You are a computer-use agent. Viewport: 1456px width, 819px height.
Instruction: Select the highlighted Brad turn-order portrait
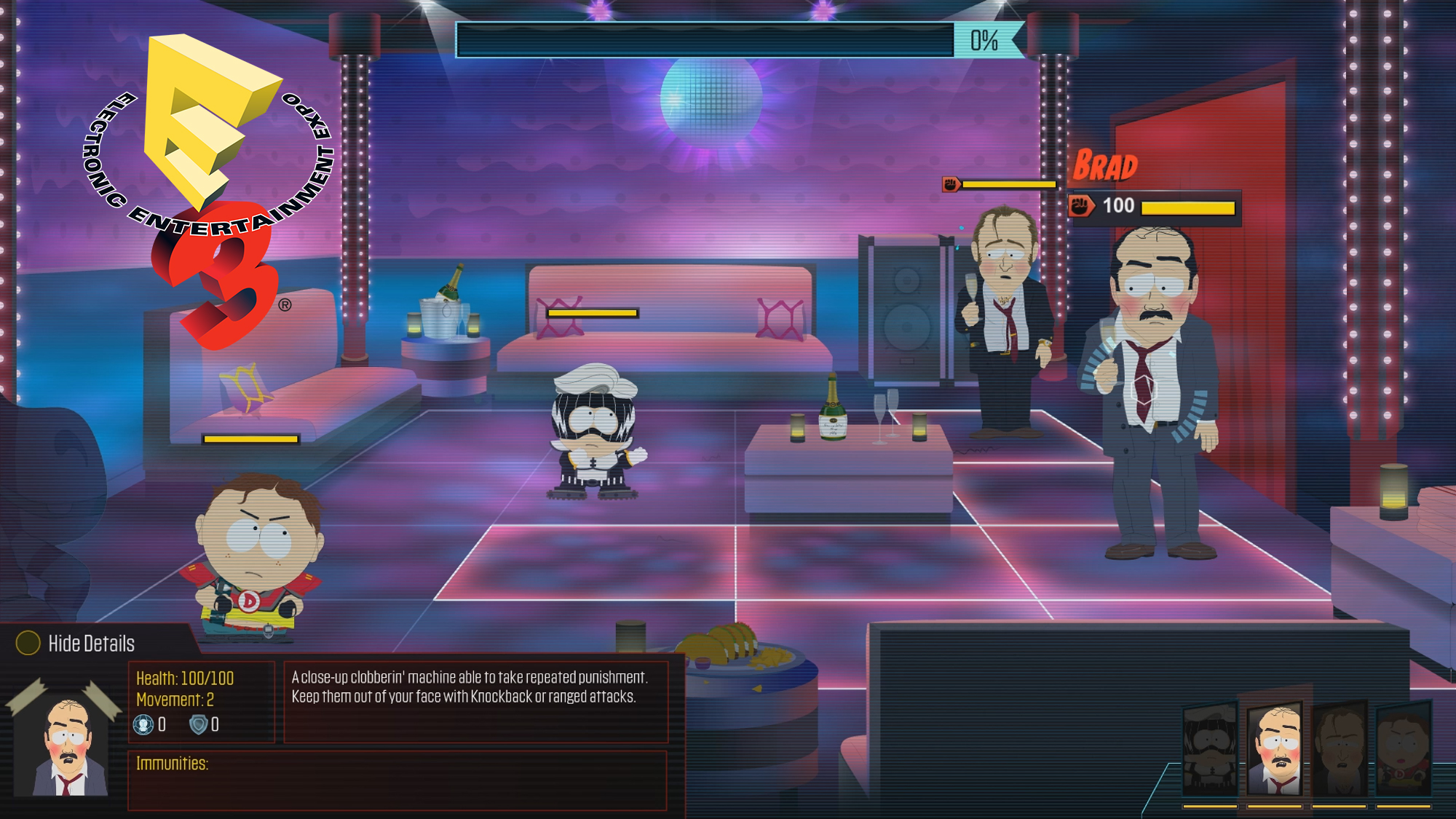1275,750
